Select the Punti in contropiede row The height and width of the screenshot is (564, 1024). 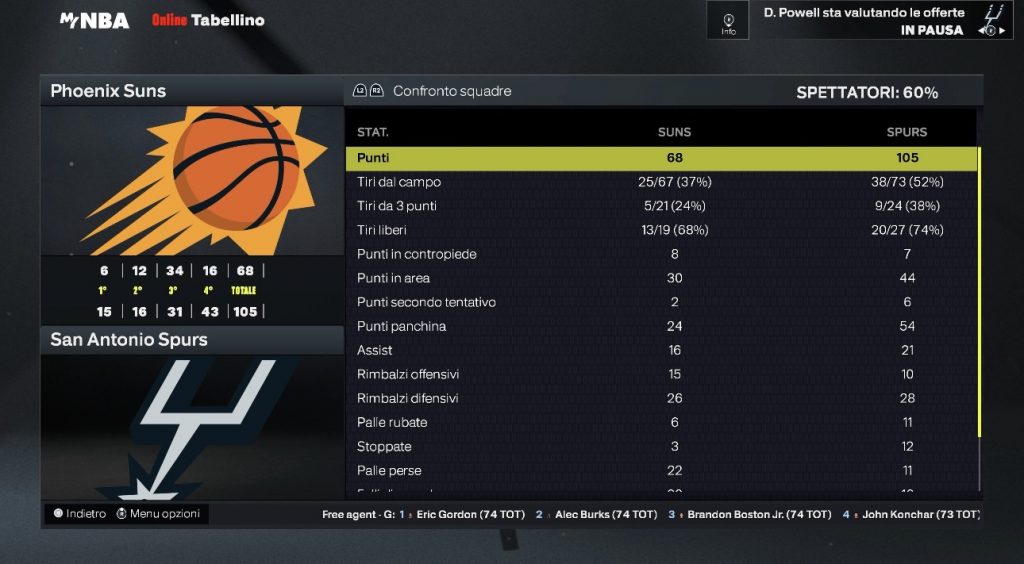click(661, 254)
